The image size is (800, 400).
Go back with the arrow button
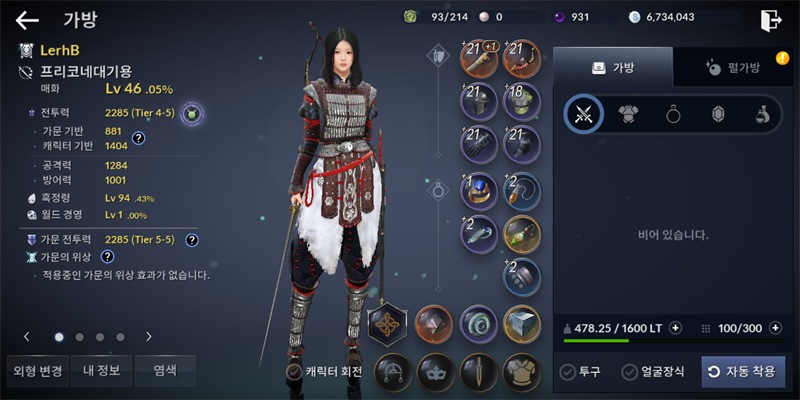[27, 19]
